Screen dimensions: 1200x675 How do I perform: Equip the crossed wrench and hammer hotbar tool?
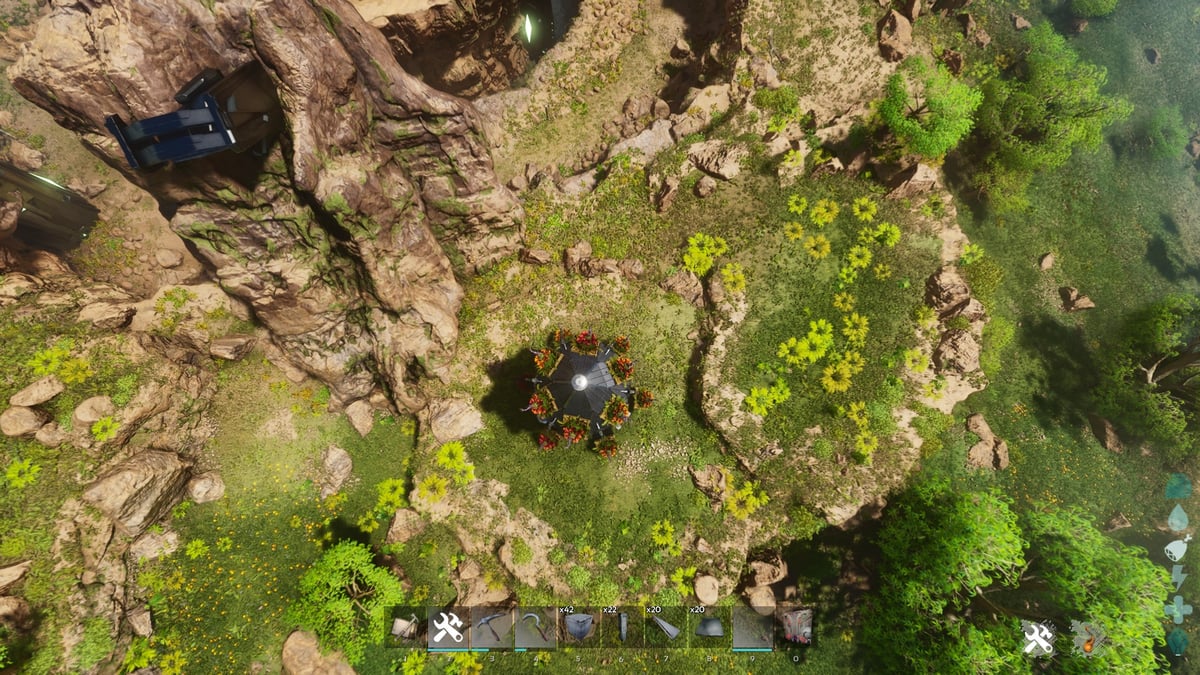coord(448,627)
